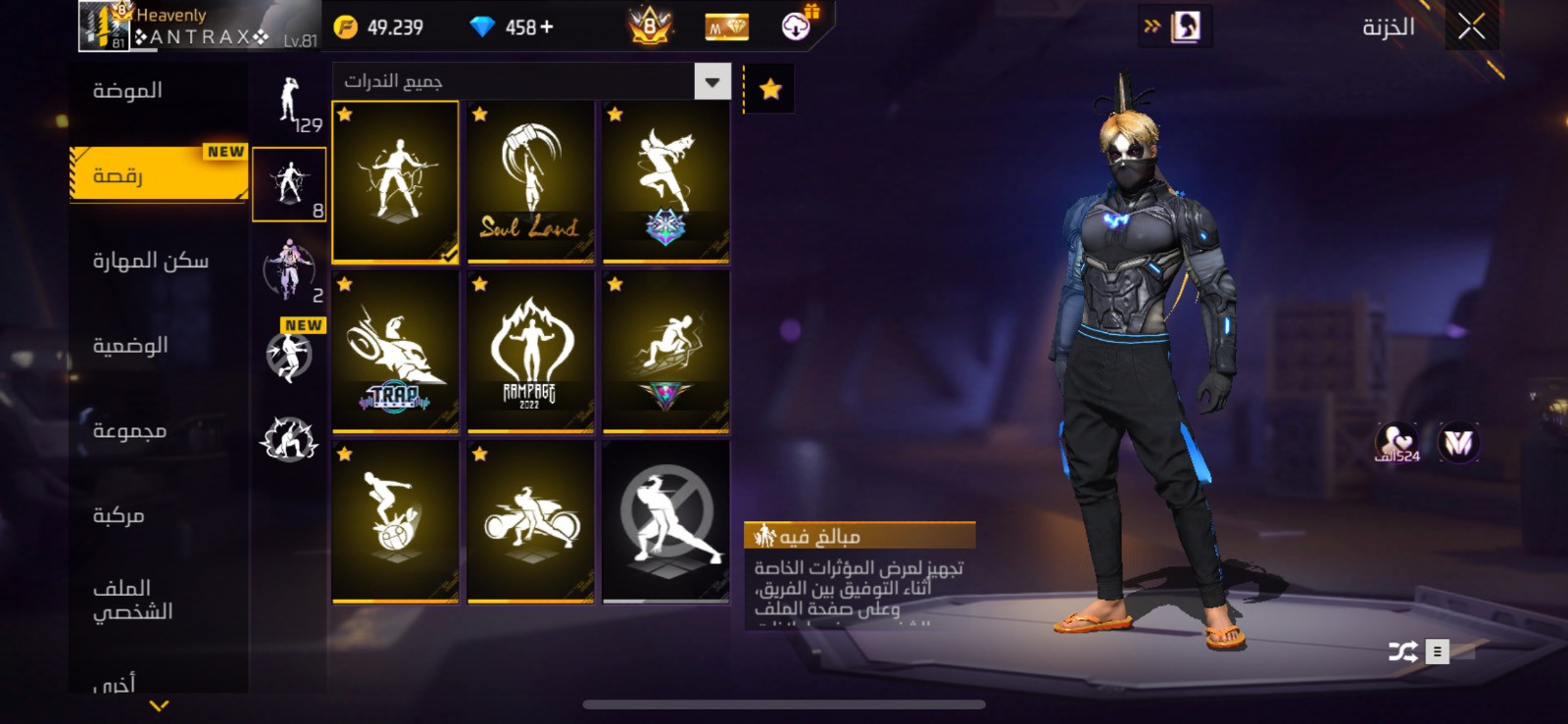Add diamonds with the plus button

[546, 27]
